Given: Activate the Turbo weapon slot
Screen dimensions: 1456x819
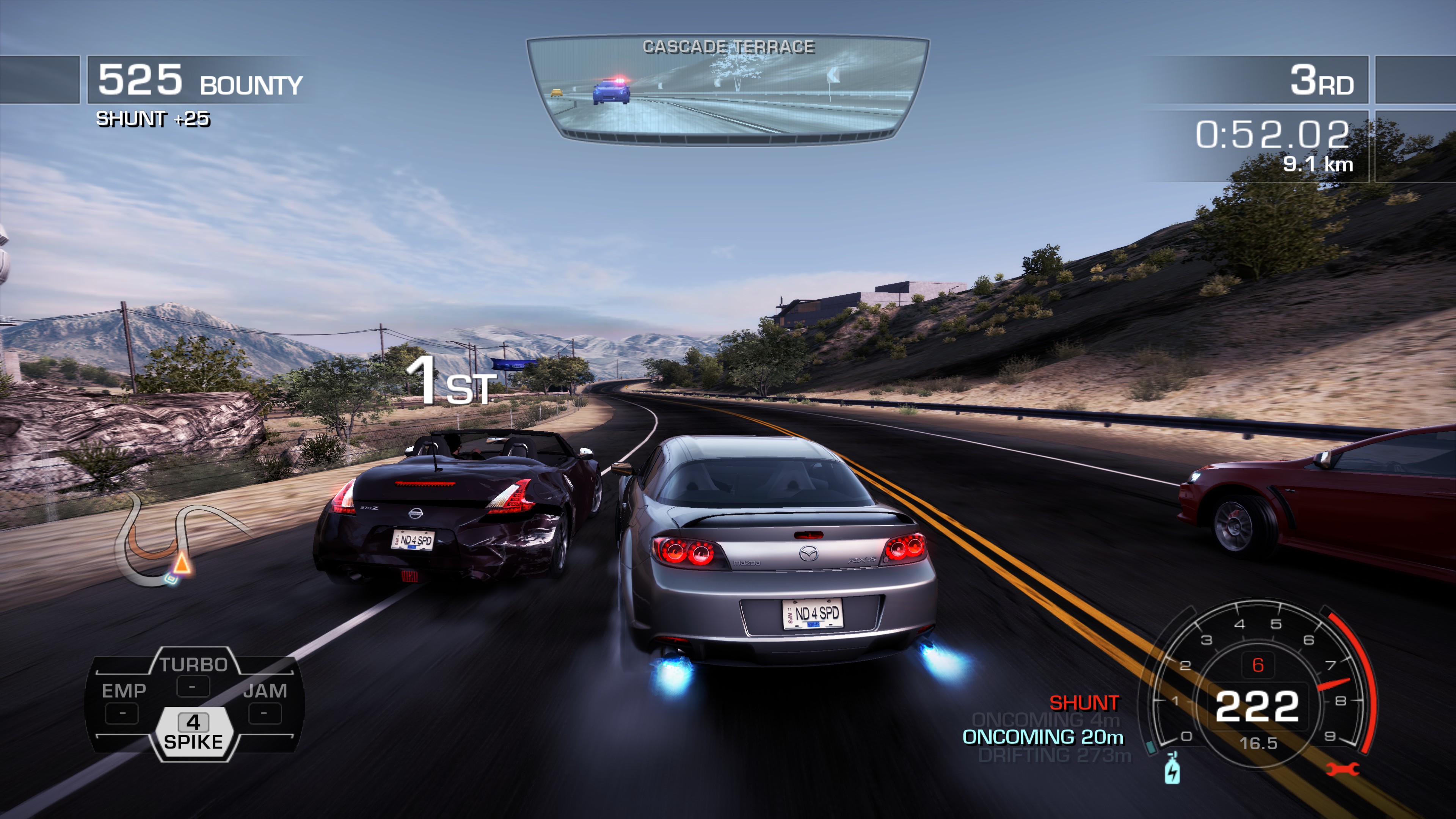Looking at the screenshot, I should (193, 674).
